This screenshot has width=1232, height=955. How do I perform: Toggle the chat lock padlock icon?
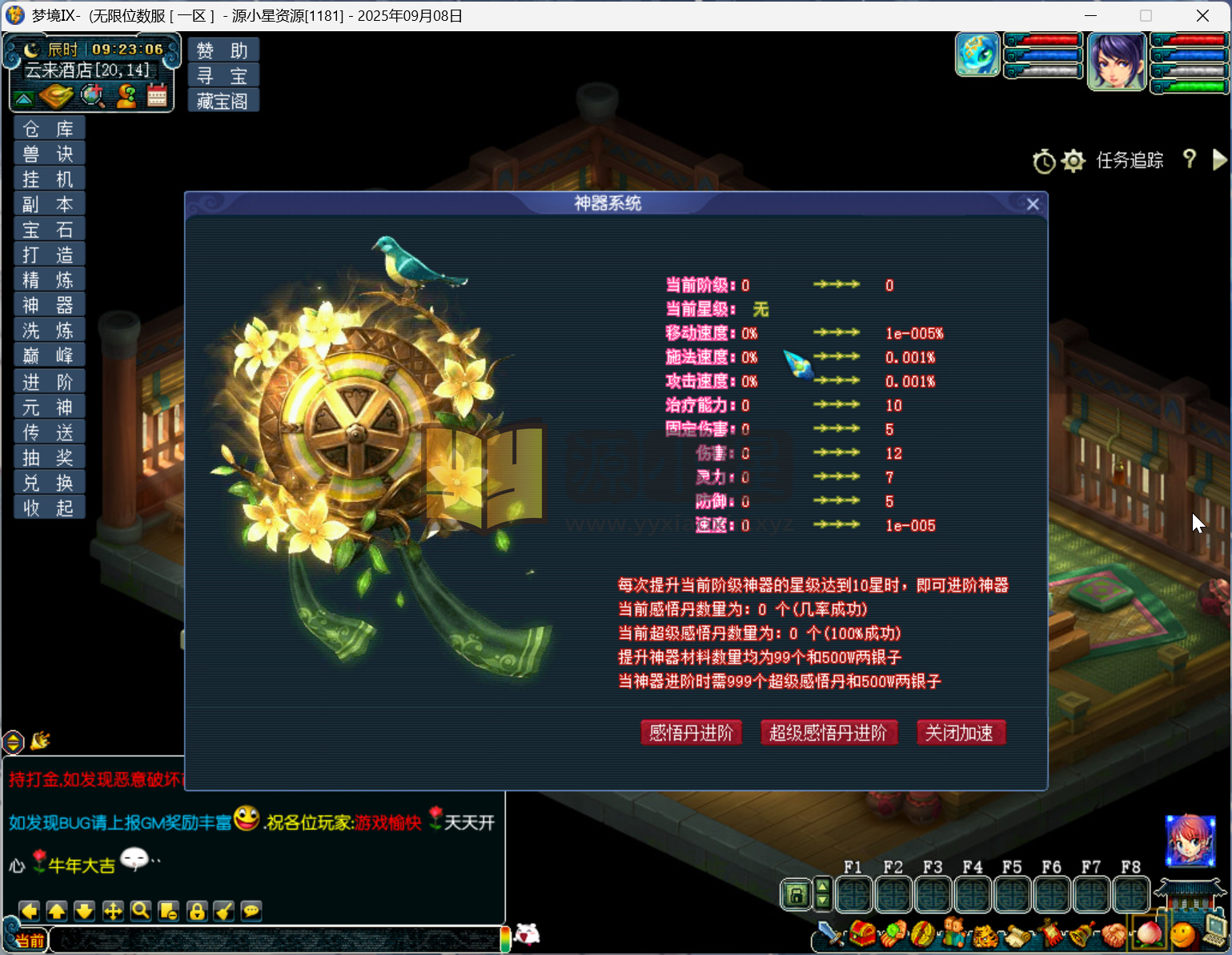(x=197, y=912)
